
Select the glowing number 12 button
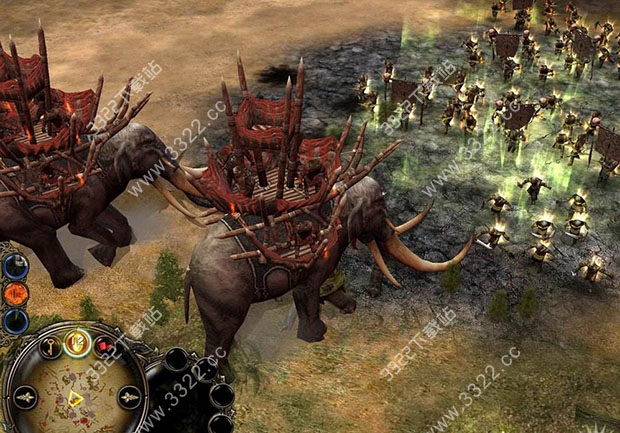pyautogui.click(x=77, y=342)
